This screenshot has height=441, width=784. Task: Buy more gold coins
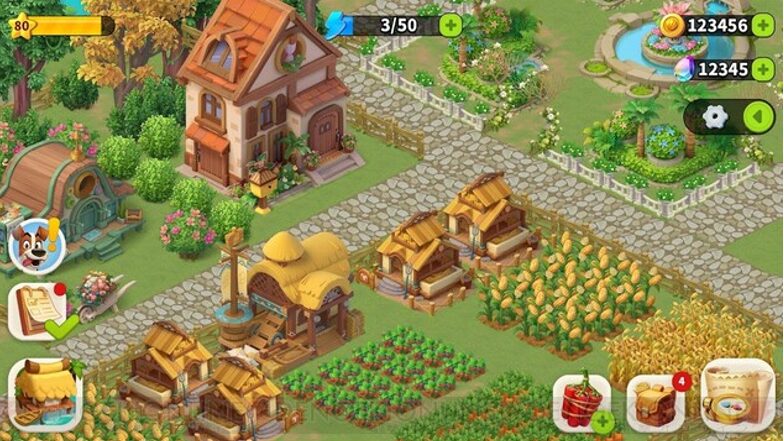[763, 25]
